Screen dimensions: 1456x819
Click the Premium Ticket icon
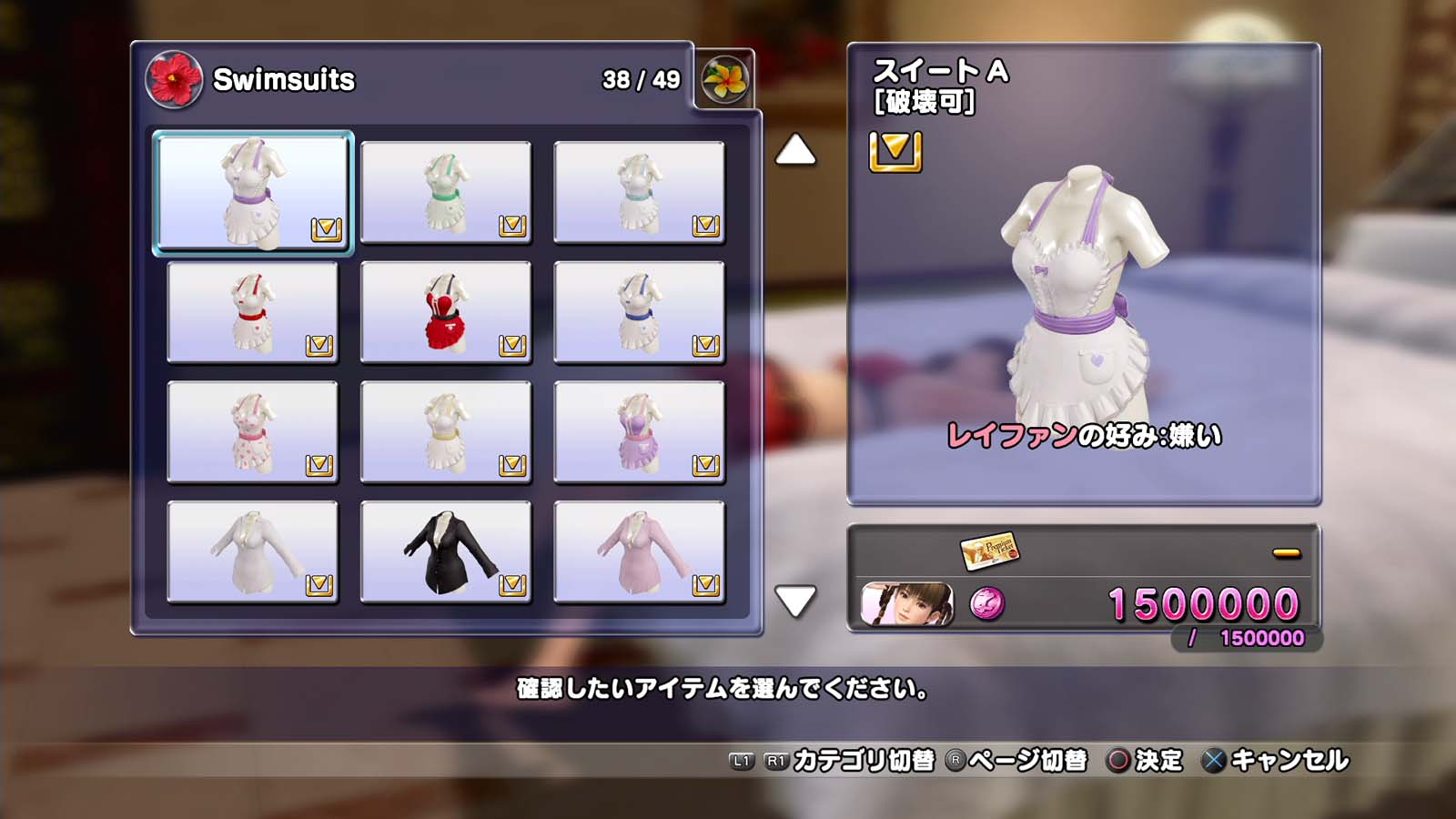pyautogui.click(x=989, y=550)
